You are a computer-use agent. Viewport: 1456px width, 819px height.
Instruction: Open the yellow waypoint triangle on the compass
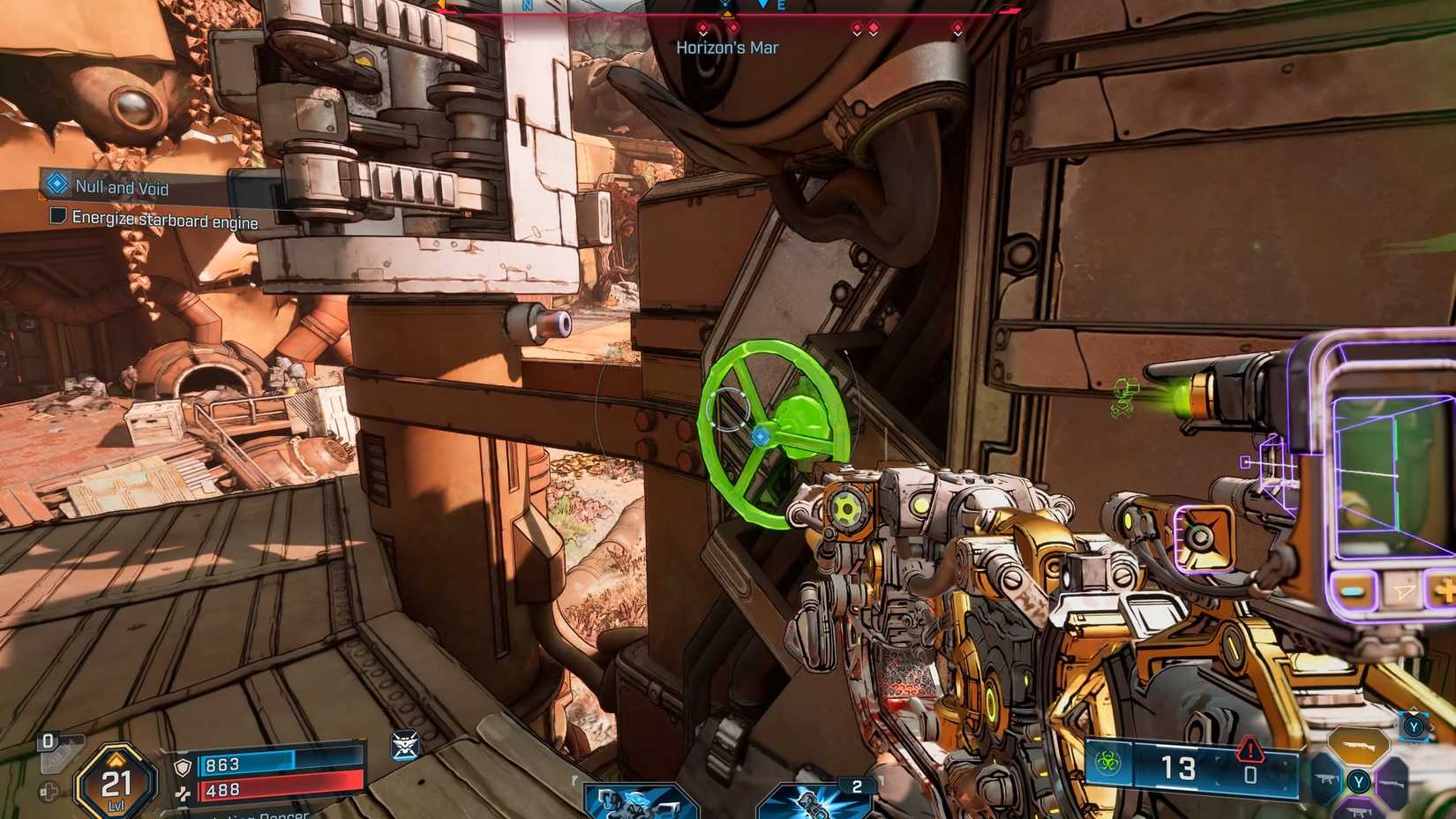[726, 14]
